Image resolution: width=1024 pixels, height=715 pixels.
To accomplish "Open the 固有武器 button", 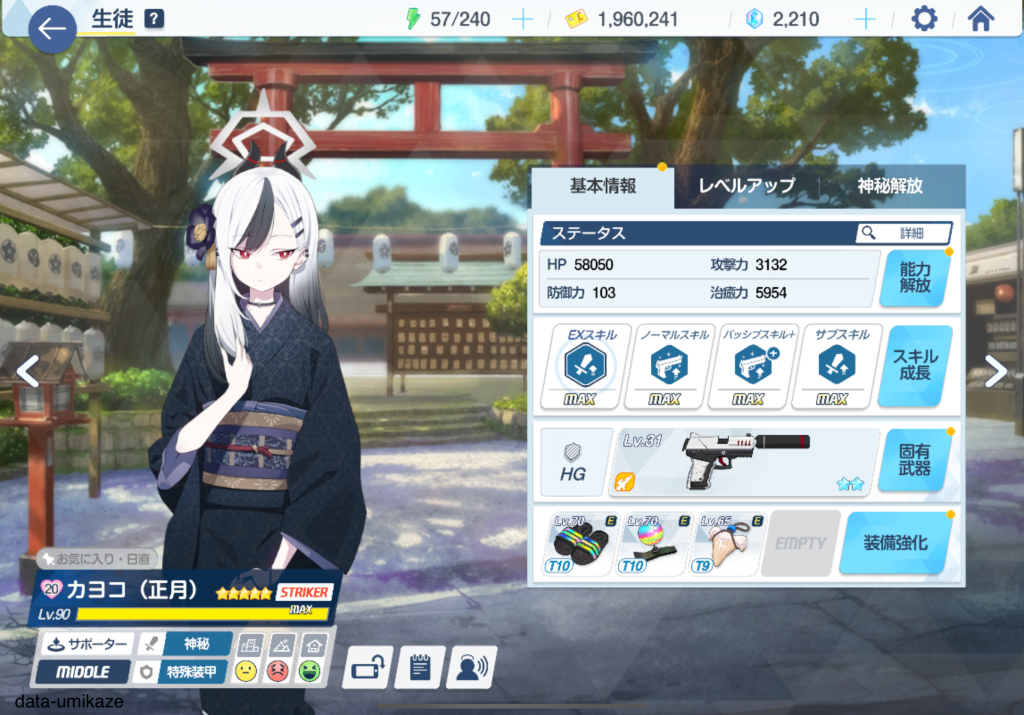I will pos(914,460).
